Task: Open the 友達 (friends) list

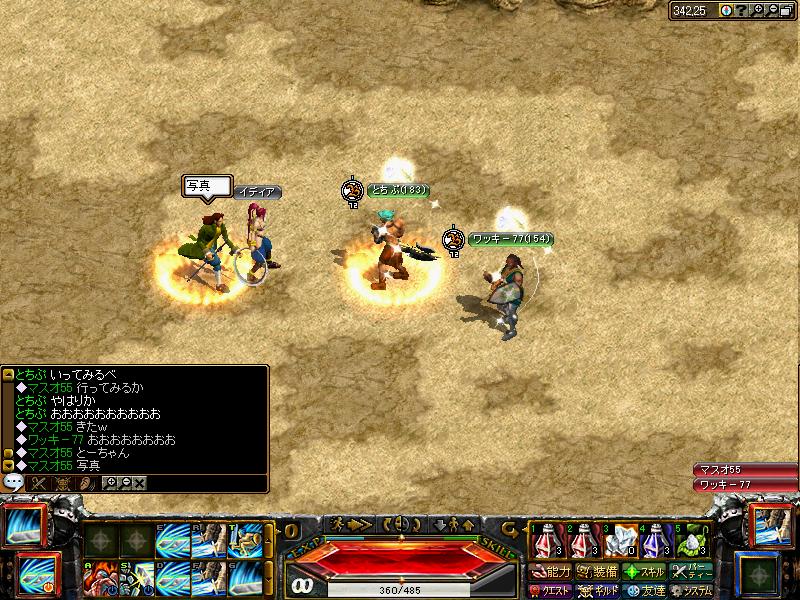Action: 644,590
